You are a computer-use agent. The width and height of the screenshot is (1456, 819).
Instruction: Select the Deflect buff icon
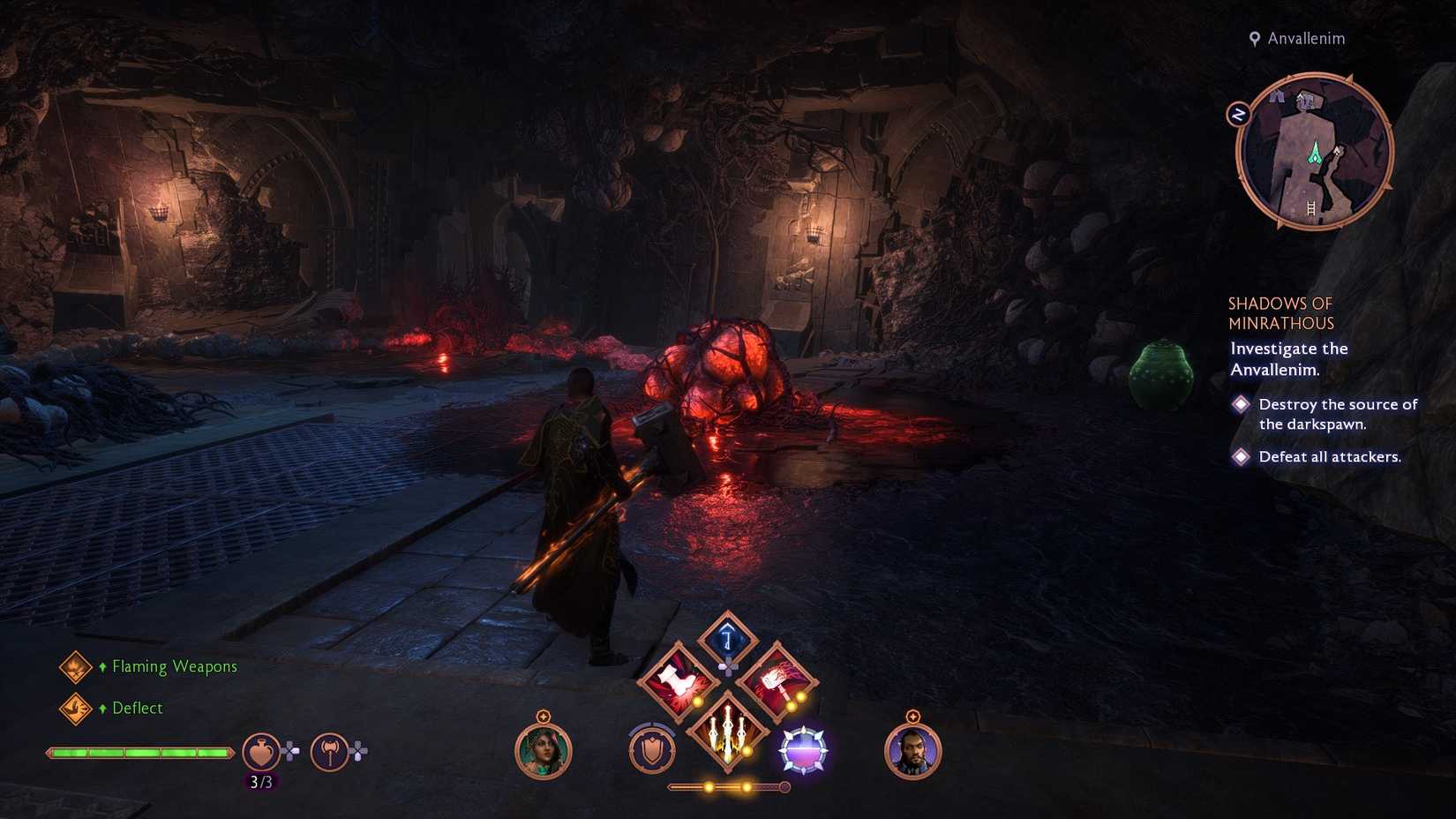(x=75, y=708)
